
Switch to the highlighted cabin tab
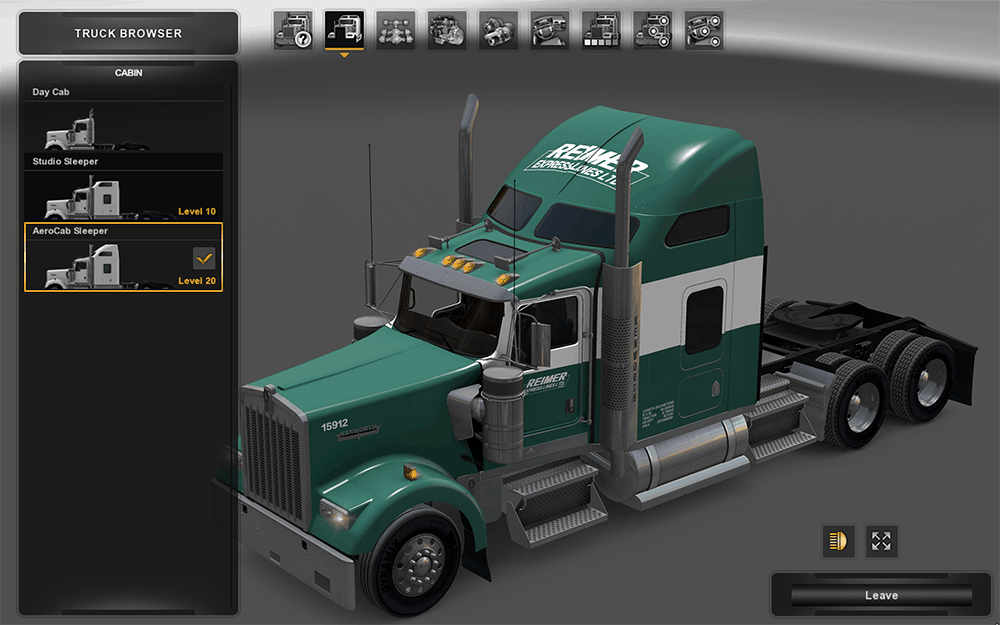[344, 31]
